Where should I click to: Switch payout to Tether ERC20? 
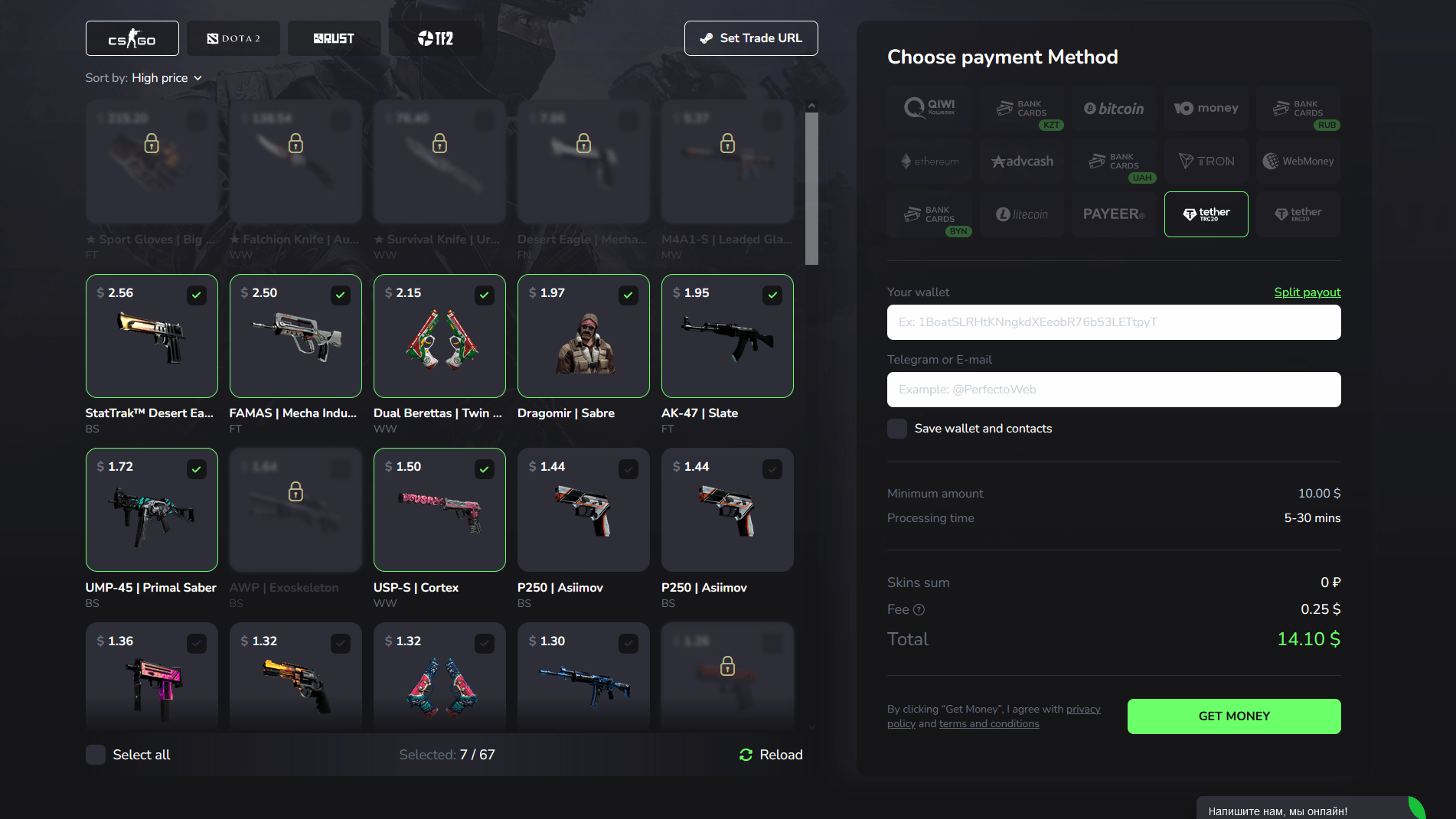1298,214
